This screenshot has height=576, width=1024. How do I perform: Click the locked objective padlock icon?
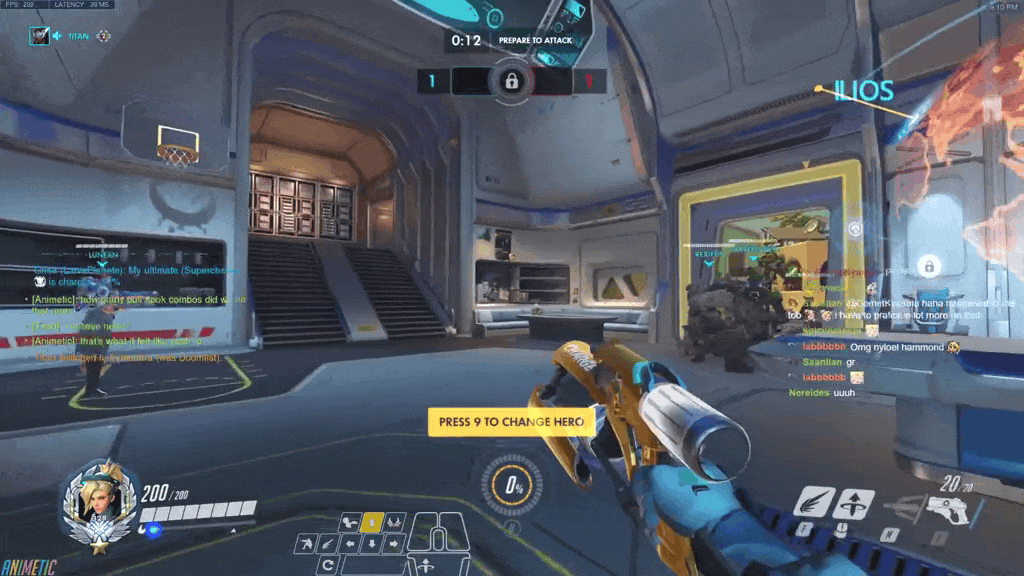point(511,80)
